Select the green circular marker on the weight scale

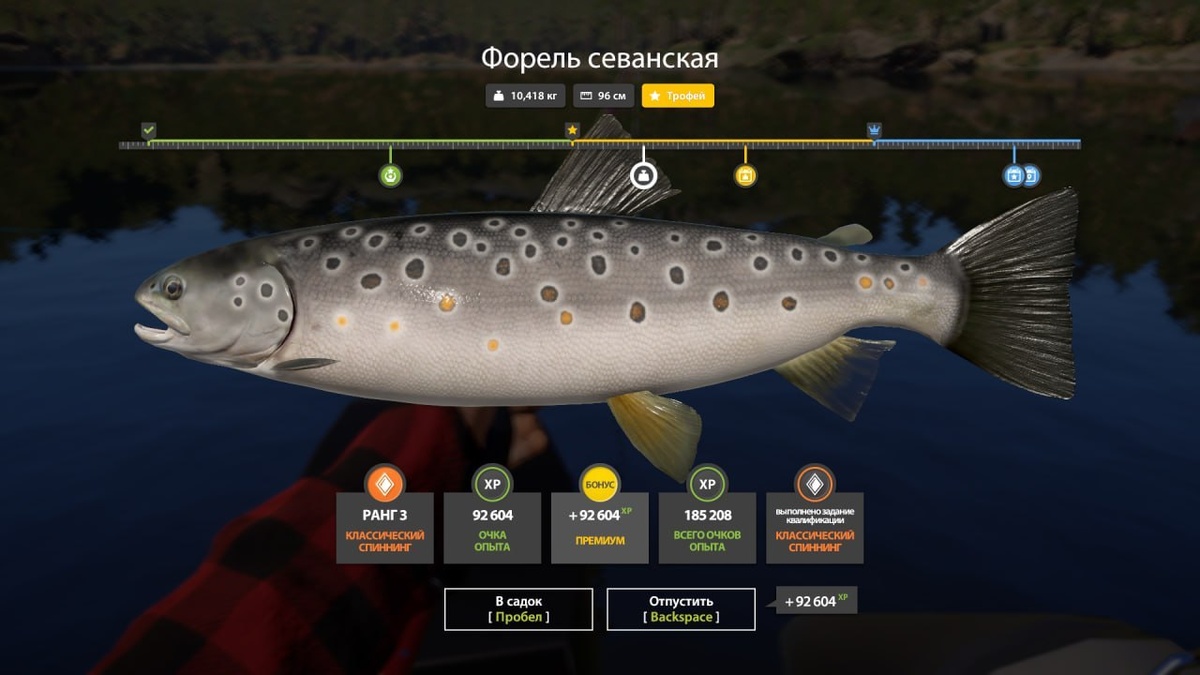(x=390, y=176)
